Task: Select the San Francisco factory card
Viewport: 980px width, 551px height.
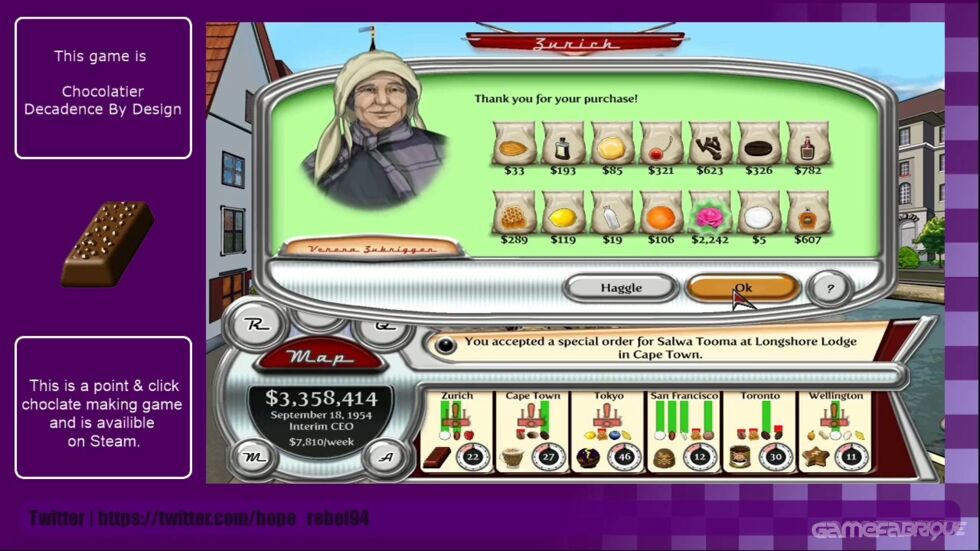Action: (x=684, y=431)
